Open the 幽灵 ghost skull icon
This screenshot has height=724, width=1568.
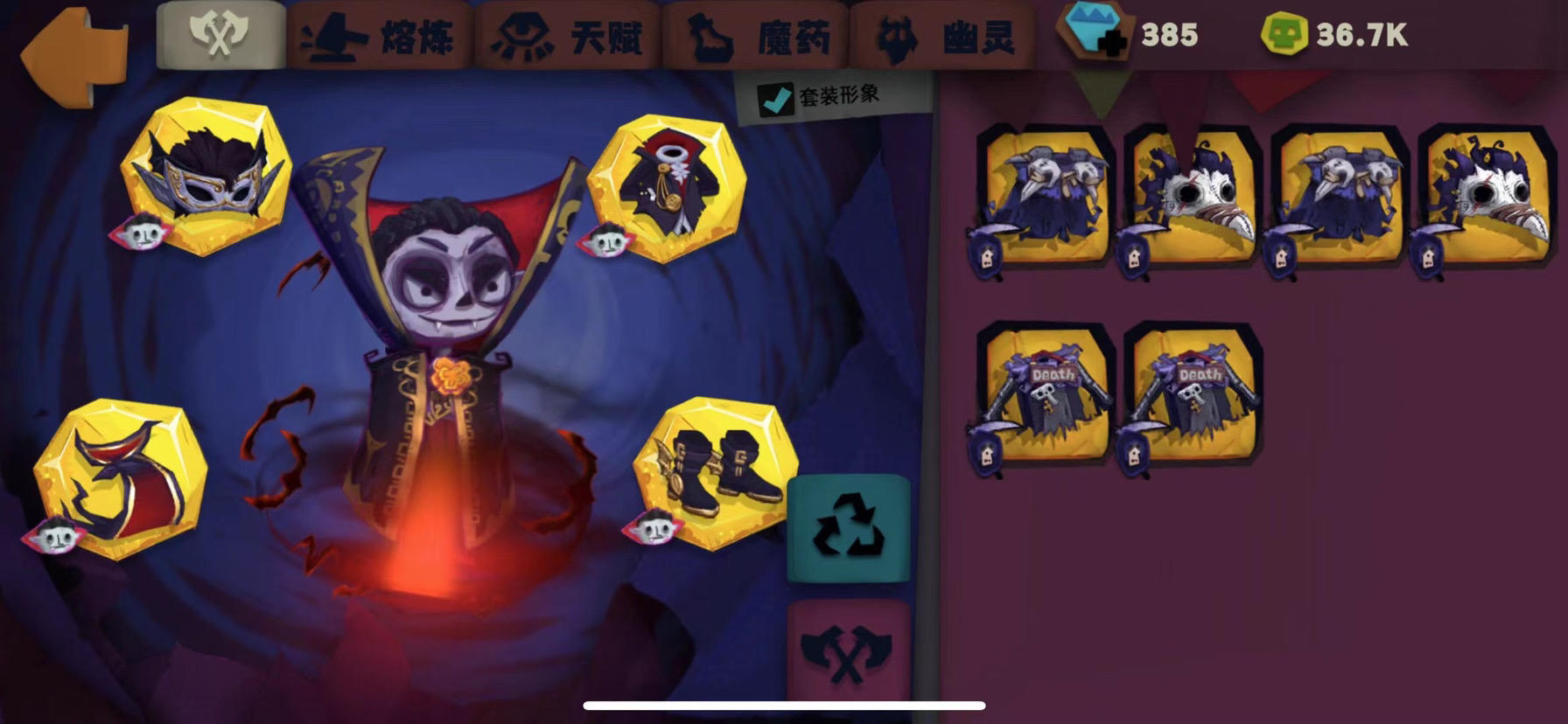[x=899, y=35]
